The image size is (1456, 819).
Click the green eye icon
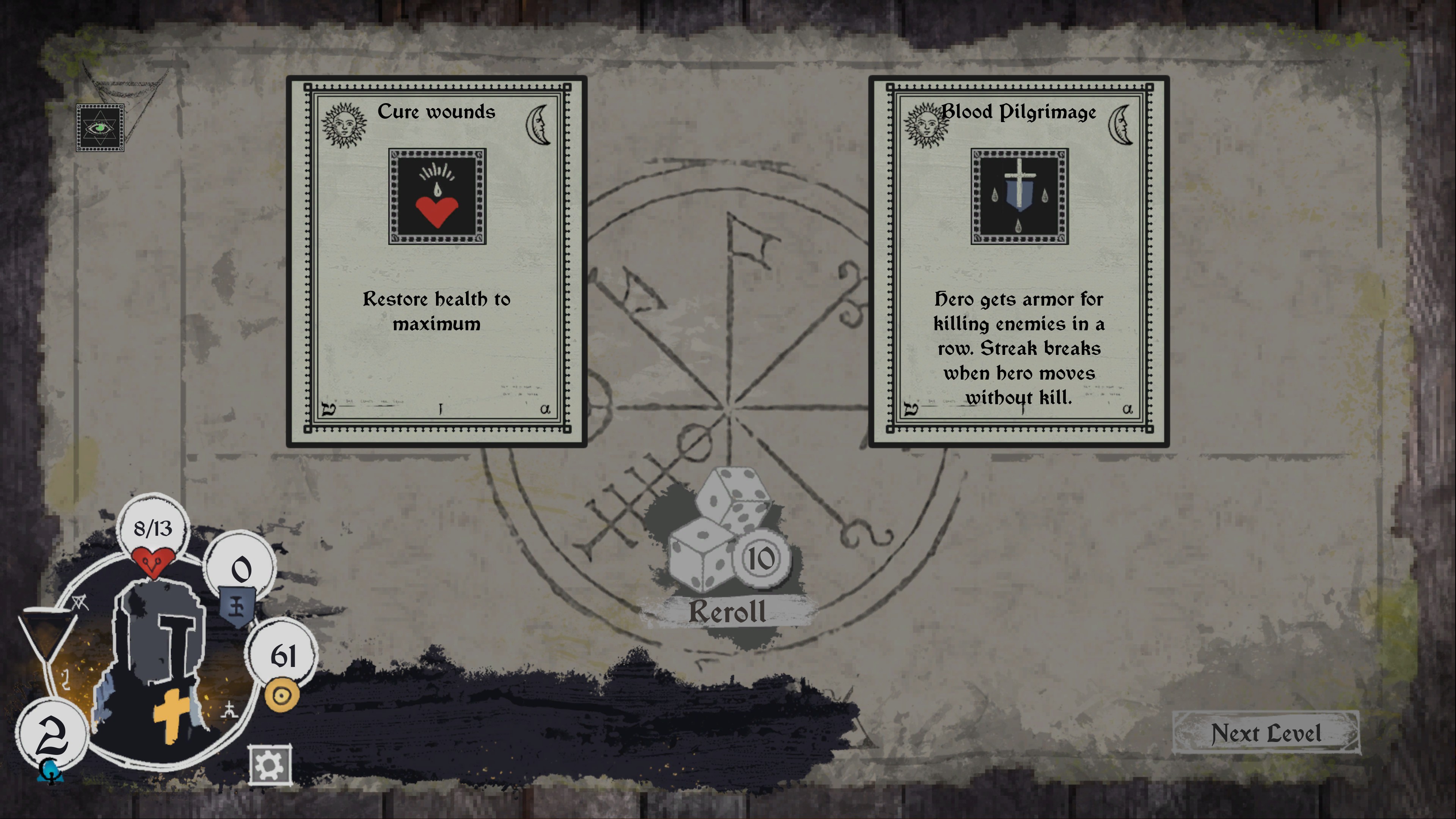click(100, 128)
